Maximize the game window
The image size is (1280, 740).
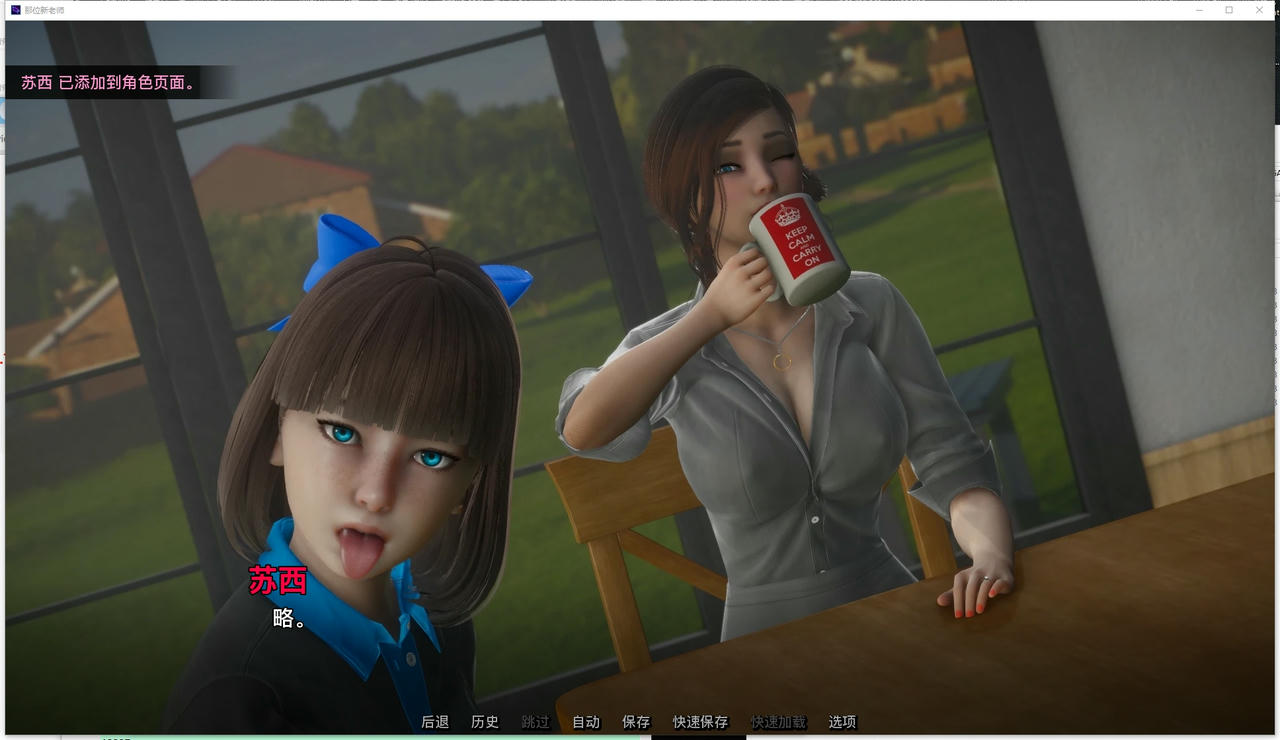tap(1228, 10)
